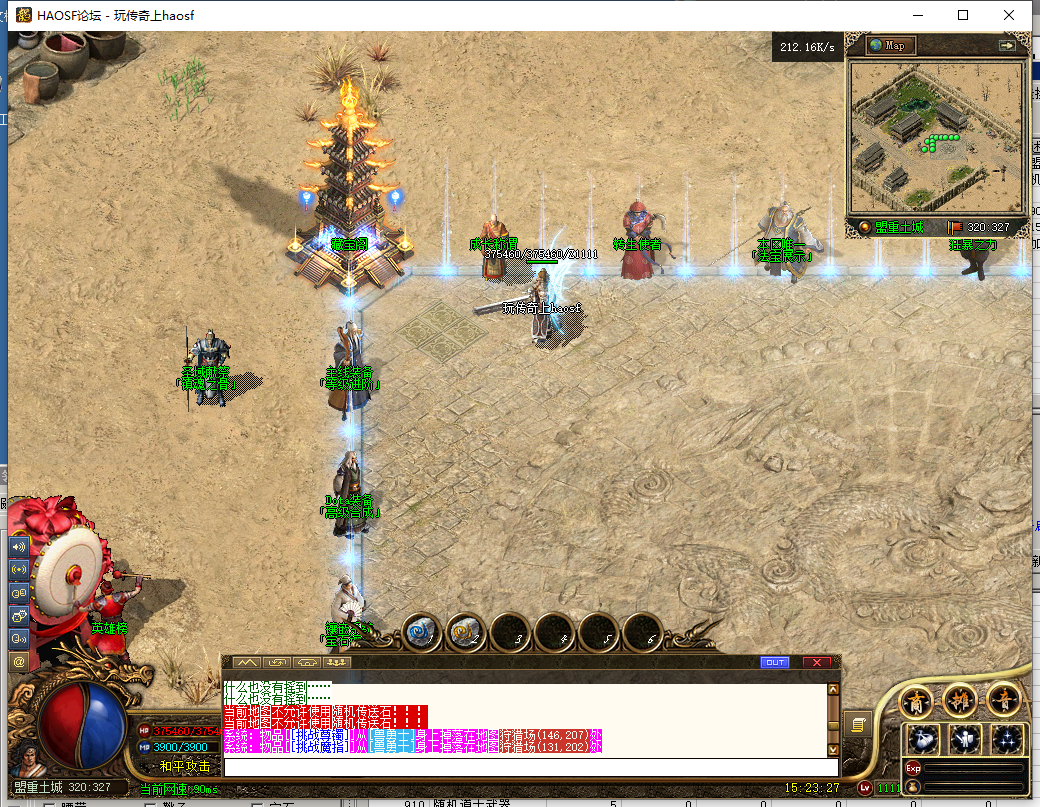Click the blue OUT button on chat panel
Viewport: 1040px width, 807px height.
pos(775,662)
